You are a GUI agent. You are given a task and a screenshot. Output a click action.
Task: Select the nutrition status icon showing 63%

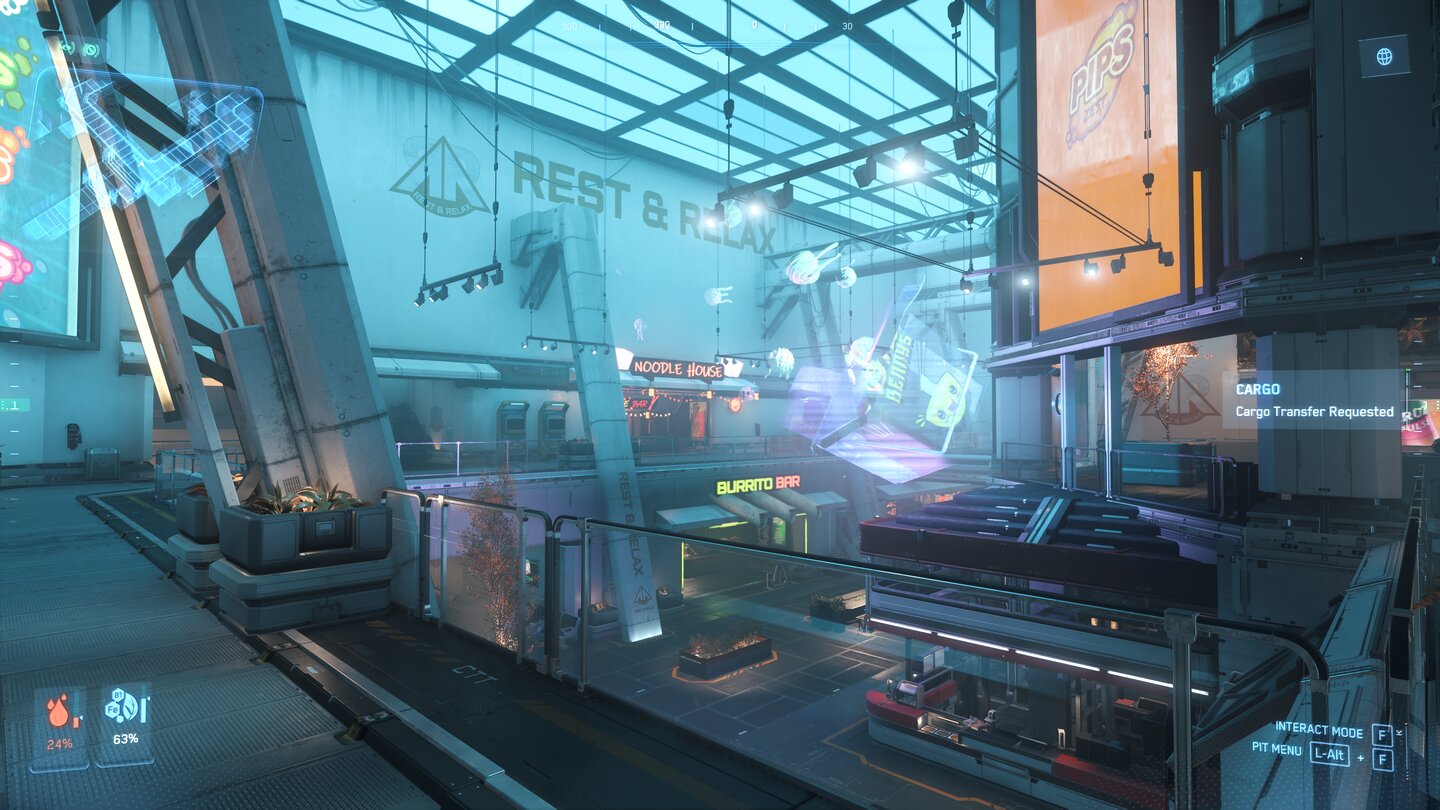tap(124, 705)
